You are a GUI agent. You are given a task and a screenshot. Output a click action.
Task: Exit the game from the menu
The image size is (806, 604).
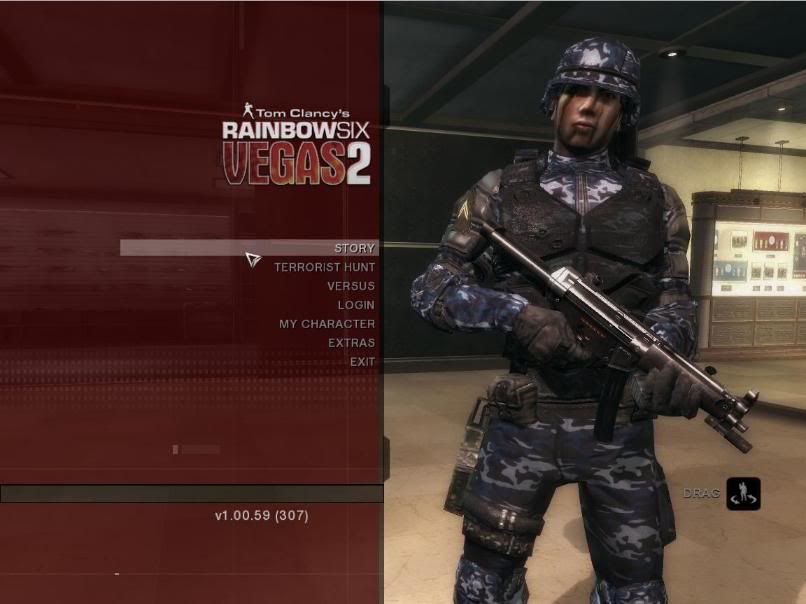[362, 362]
